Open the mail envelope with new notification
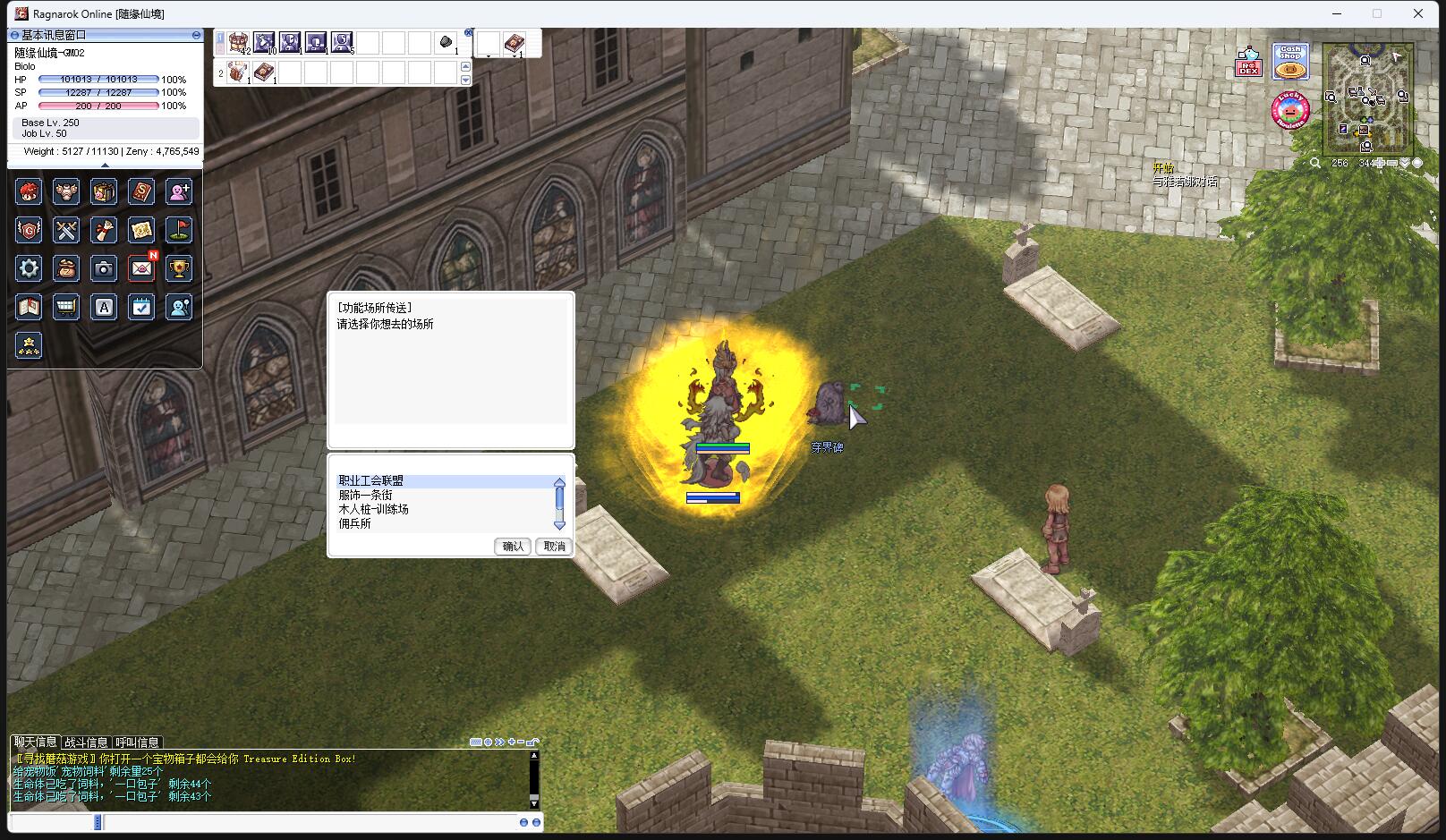Image resolution: width=1446 pixels, height=840 pixels. point(141,268)
